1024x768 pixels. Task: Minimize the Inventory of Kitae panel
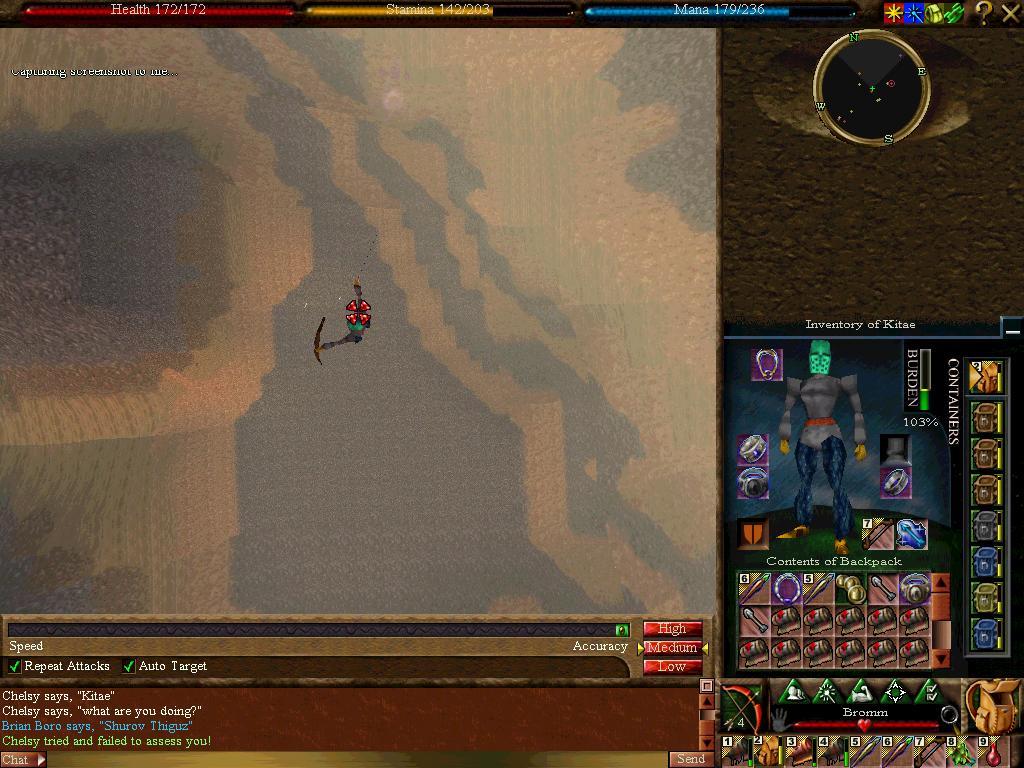point(1012,328)
